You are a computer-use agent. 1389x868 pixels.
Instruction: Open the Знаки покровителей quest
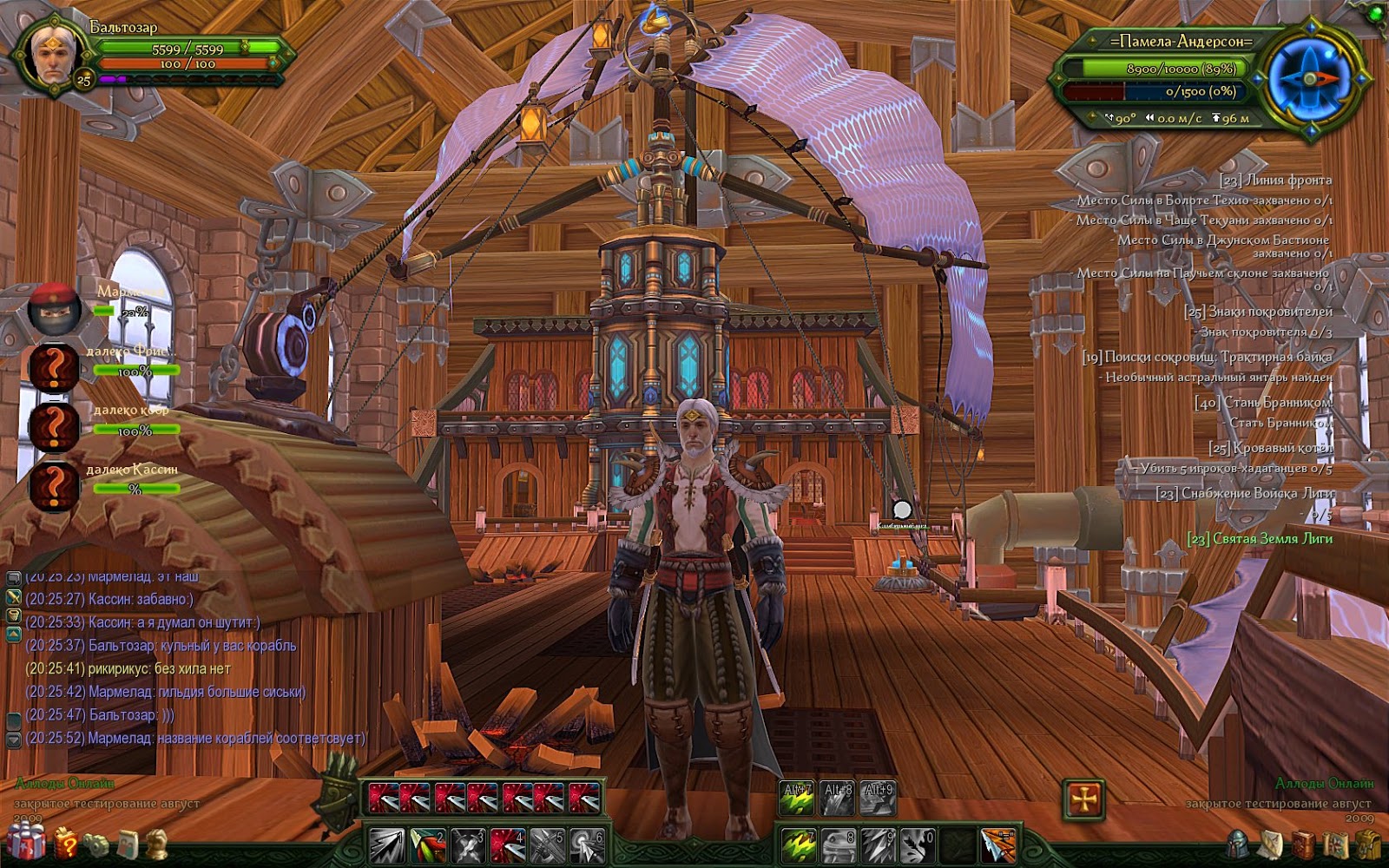coord(1258,312)
